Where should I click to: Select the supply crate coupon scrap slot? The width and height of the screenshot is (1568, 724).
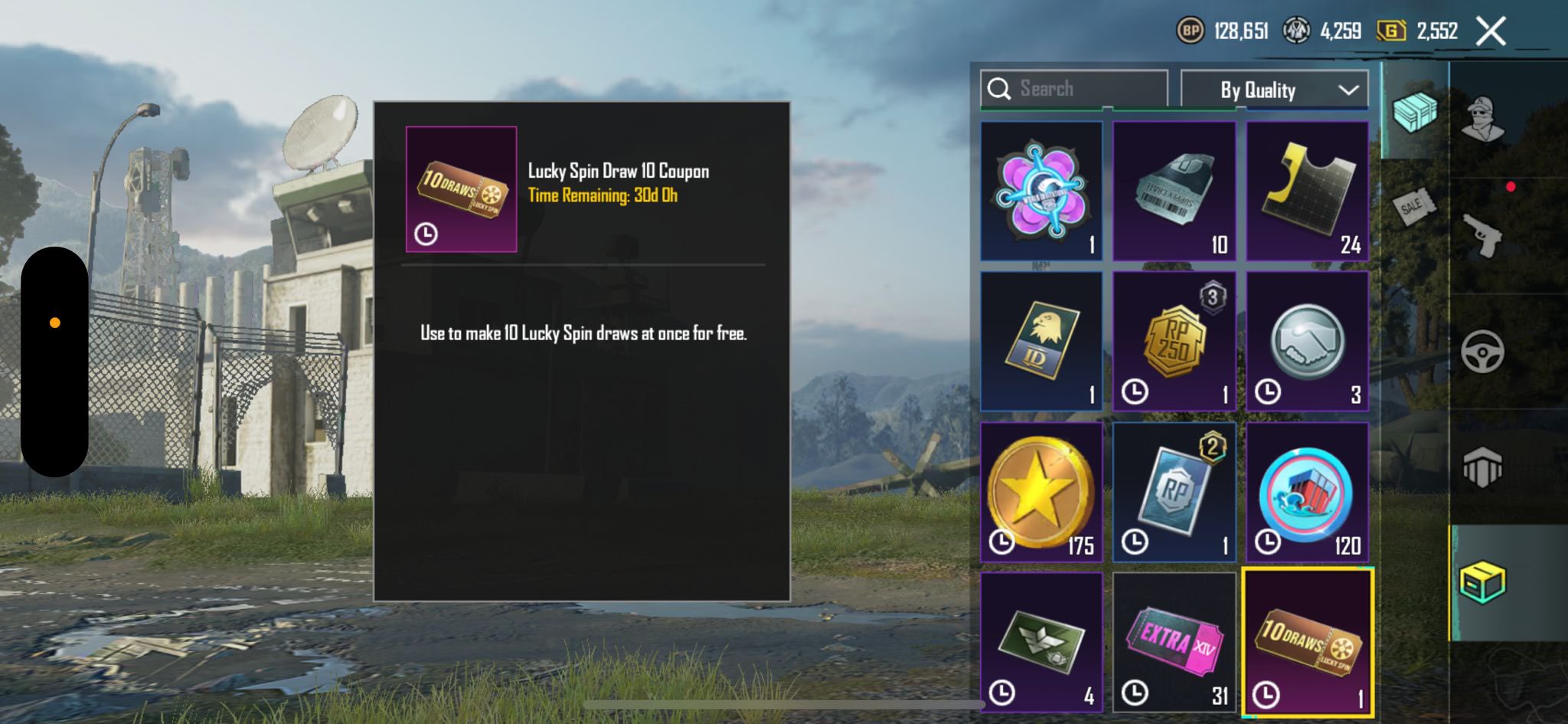(1174, 192)
